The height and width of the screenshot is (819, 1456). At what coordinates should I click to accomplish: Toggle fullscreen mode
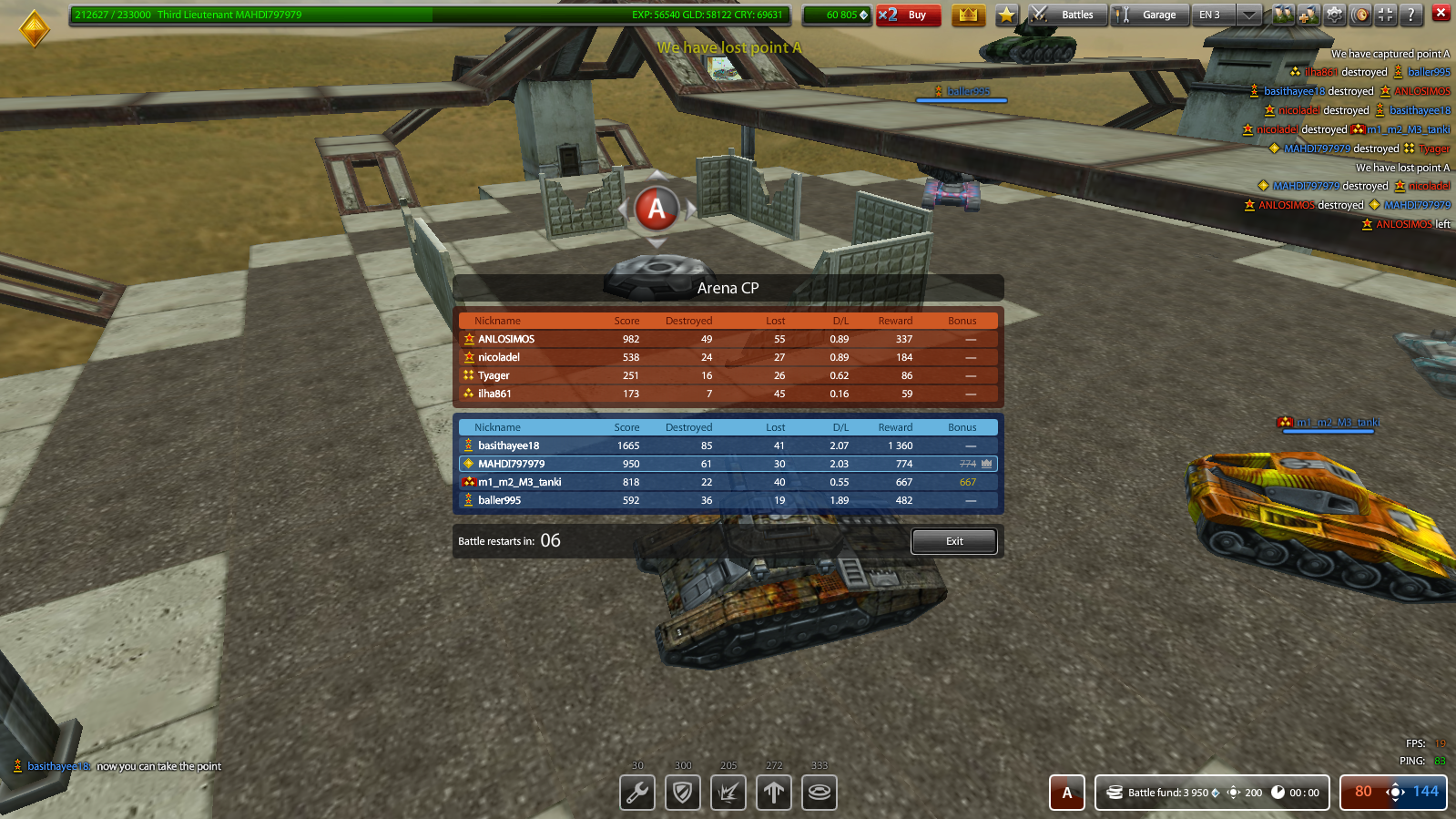pos(1385,14)
